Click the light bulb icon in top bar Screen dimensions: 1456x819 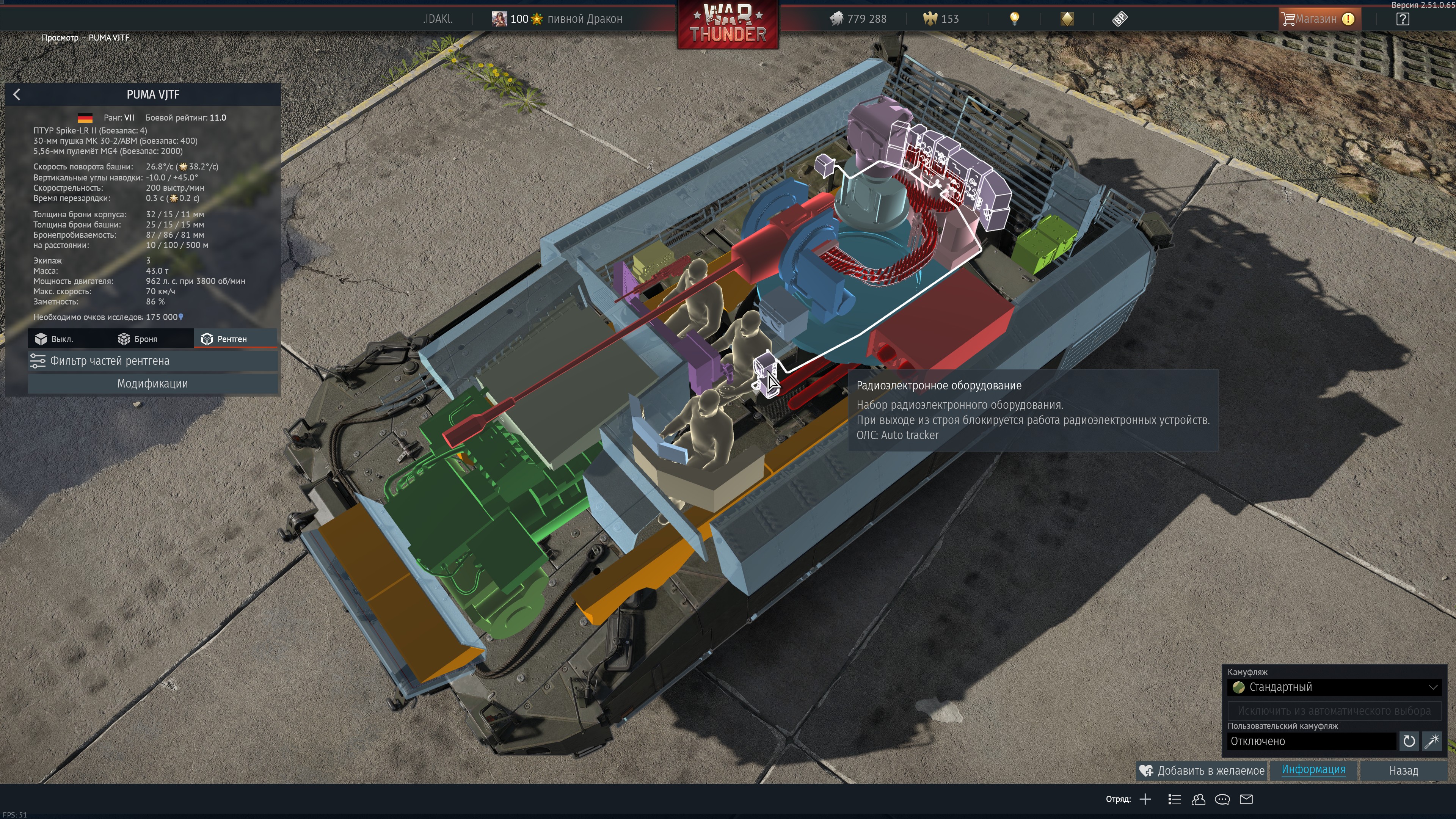[x=1015, y=19]
